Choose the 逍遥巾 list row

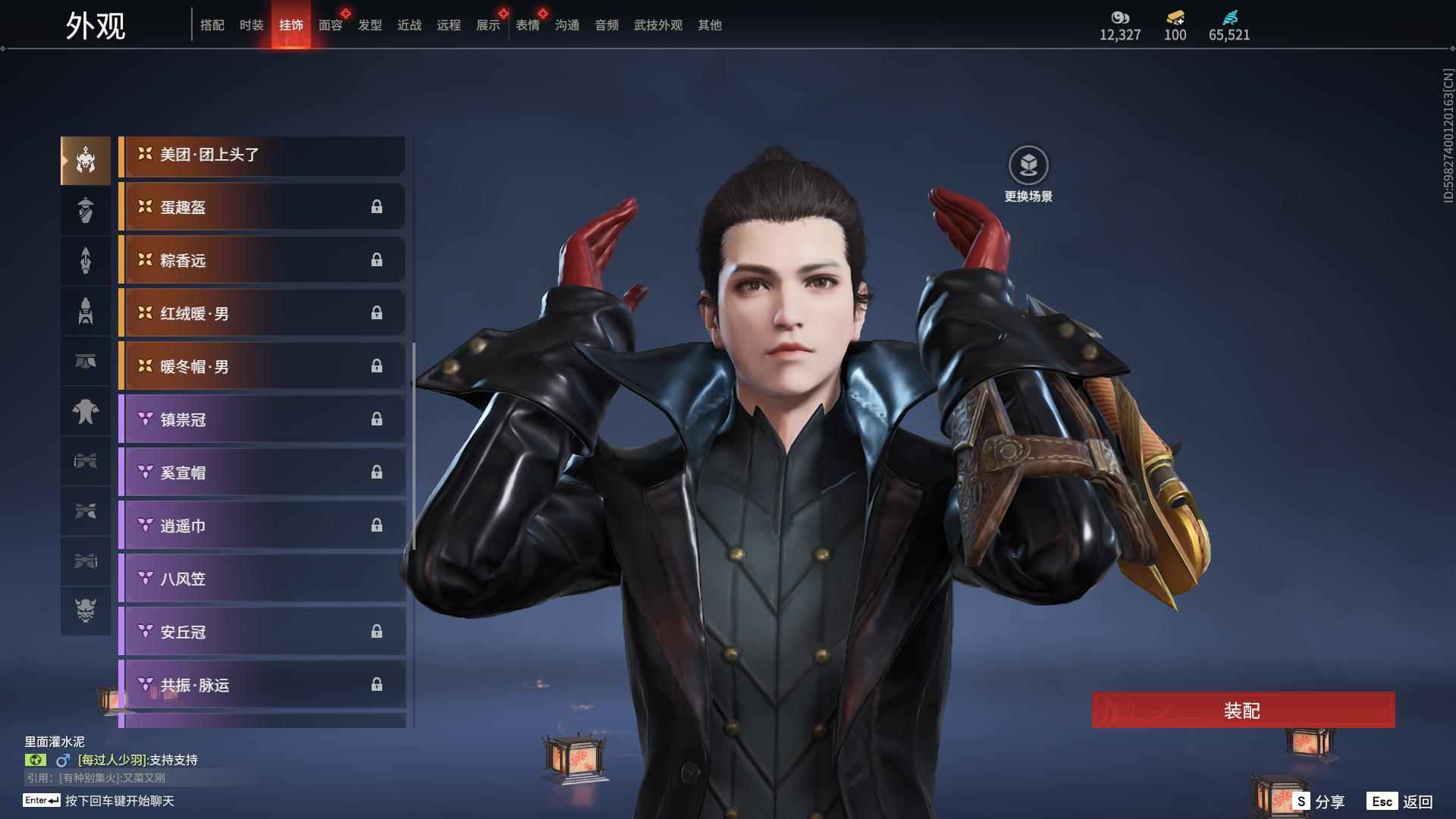point(262,526)
